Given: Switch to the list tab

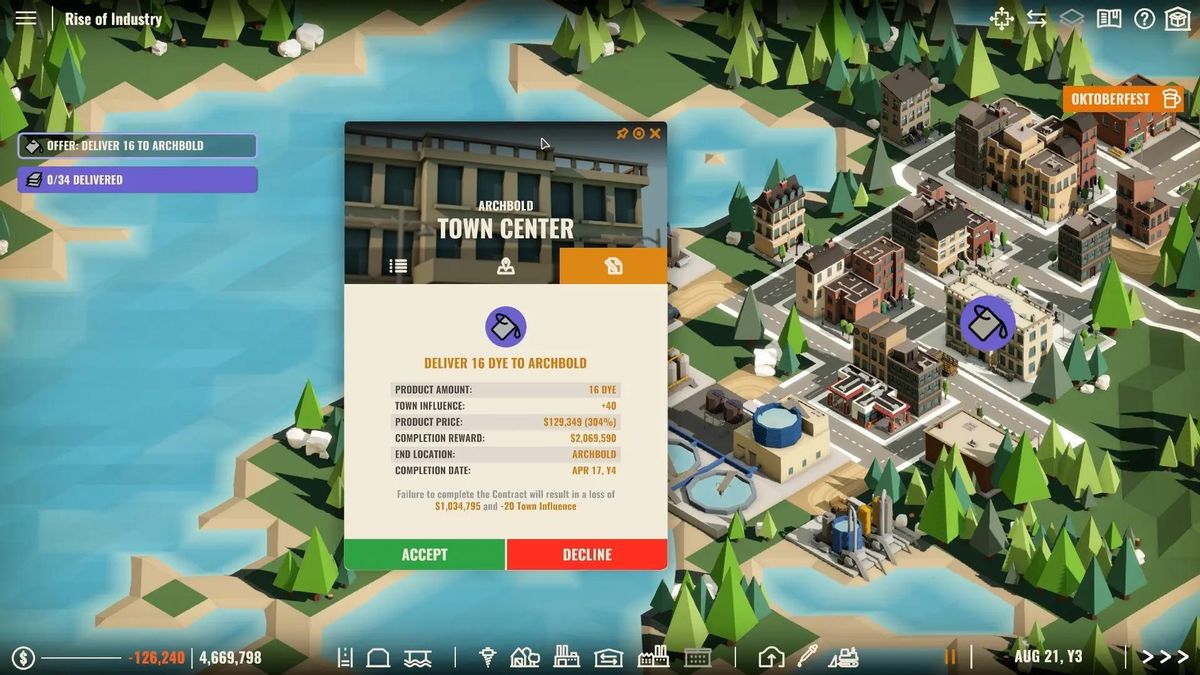Looking at the screenshot, I should click(398, 266).
